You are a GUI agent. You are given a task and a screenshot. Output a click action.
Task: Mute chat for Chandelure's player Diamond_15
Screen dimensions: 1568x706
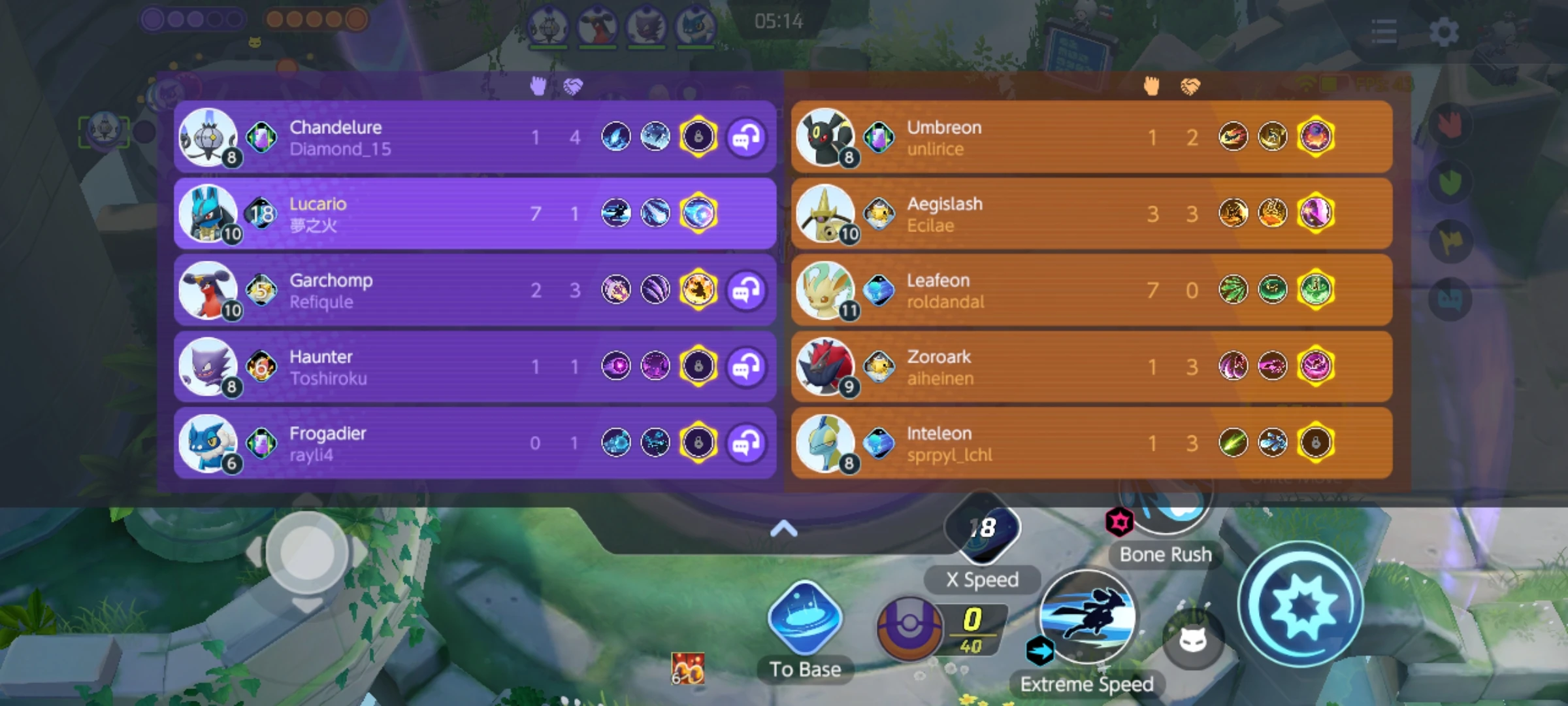click(748, 137)
